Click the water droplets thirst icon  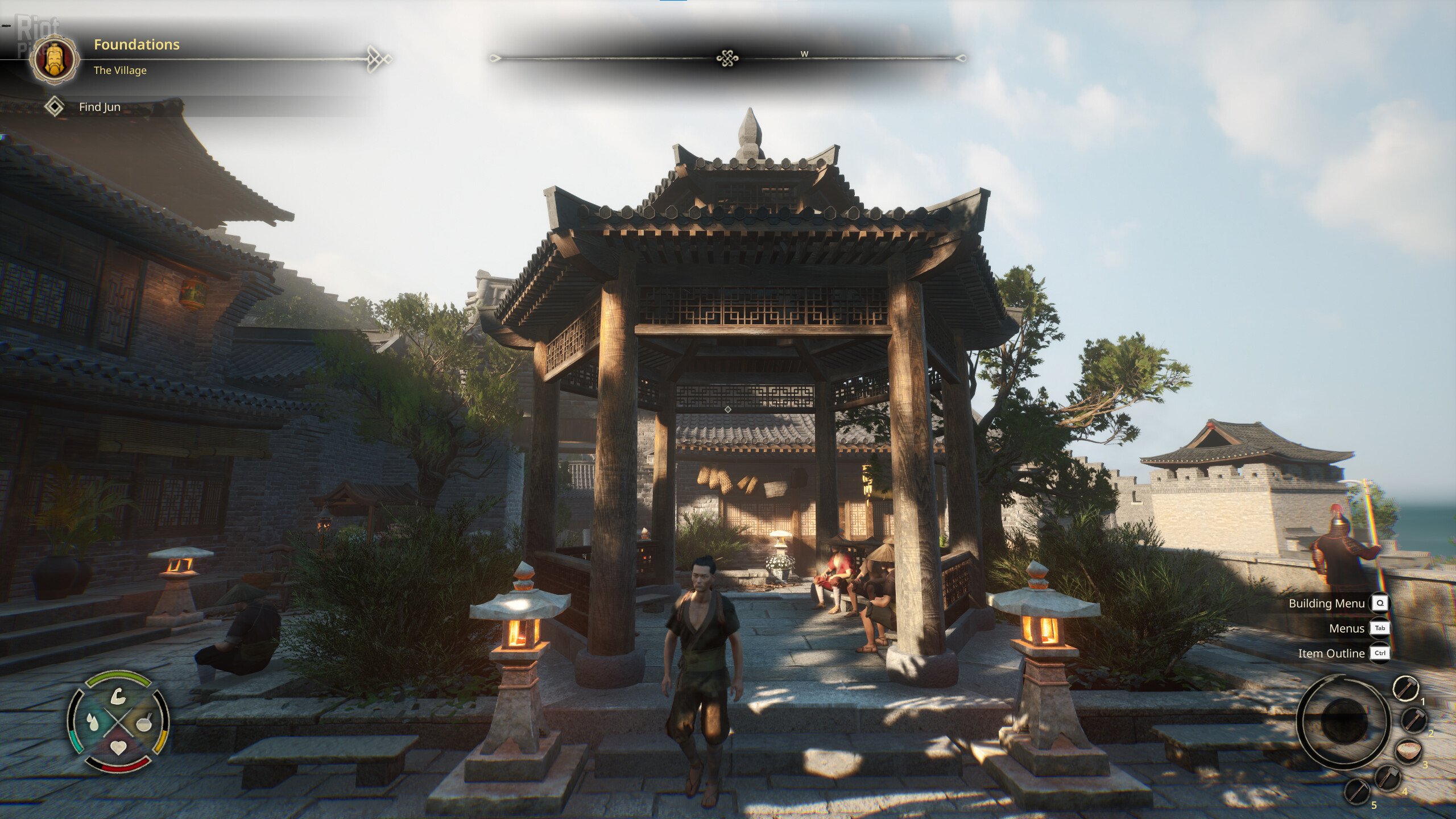click(93, 722)
